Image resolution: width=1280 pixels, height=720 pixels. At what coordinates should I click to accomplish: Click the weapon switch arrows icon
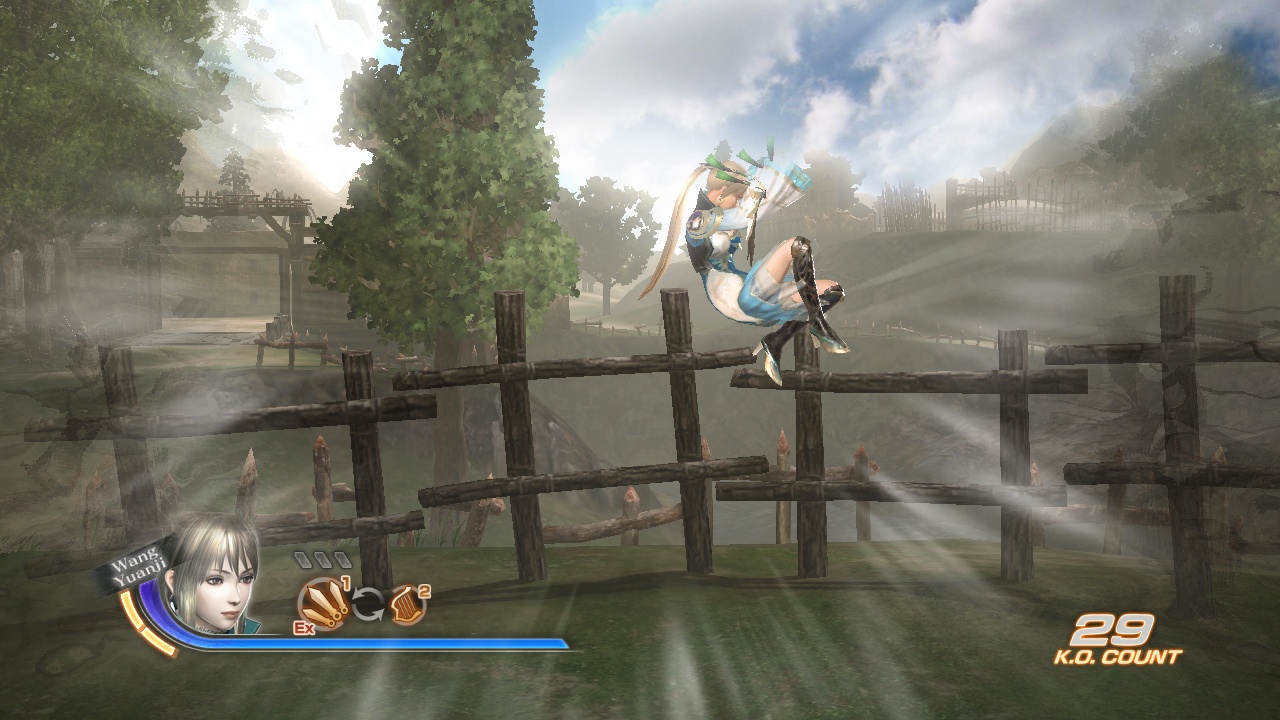(x=368, y=602)
